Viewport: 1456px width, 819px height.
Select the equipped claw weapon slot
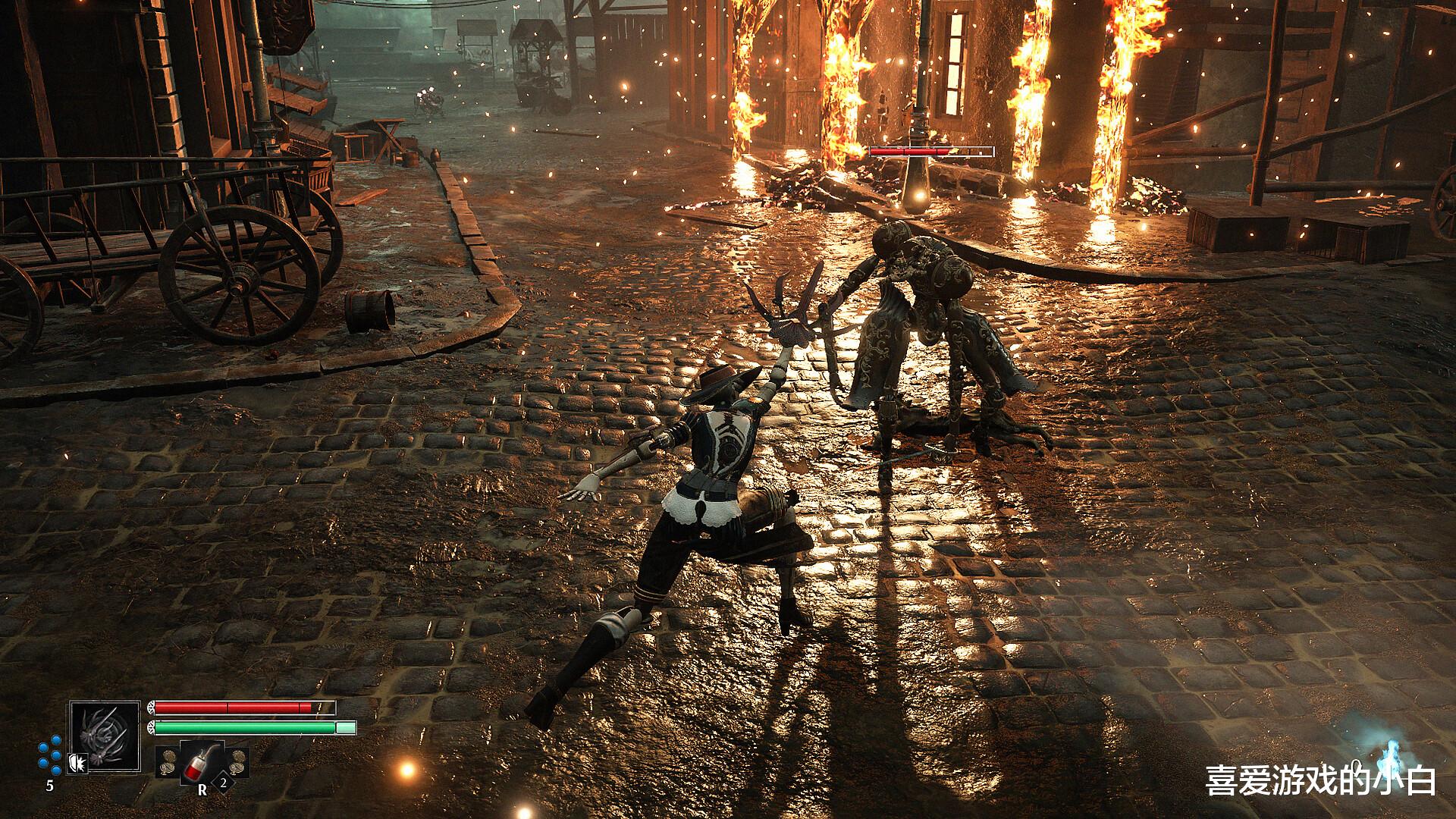[105, 736]
